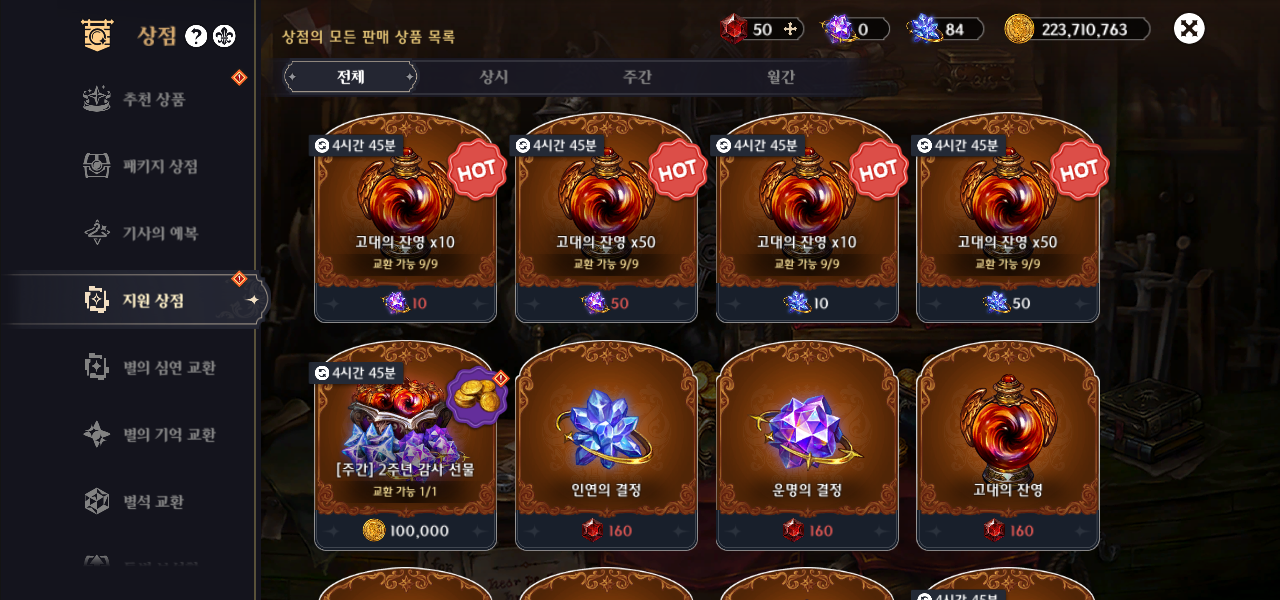Open the 추천 상품 shop category
The width and height of the screenshot is (1280, 600).
coord(153,99)
